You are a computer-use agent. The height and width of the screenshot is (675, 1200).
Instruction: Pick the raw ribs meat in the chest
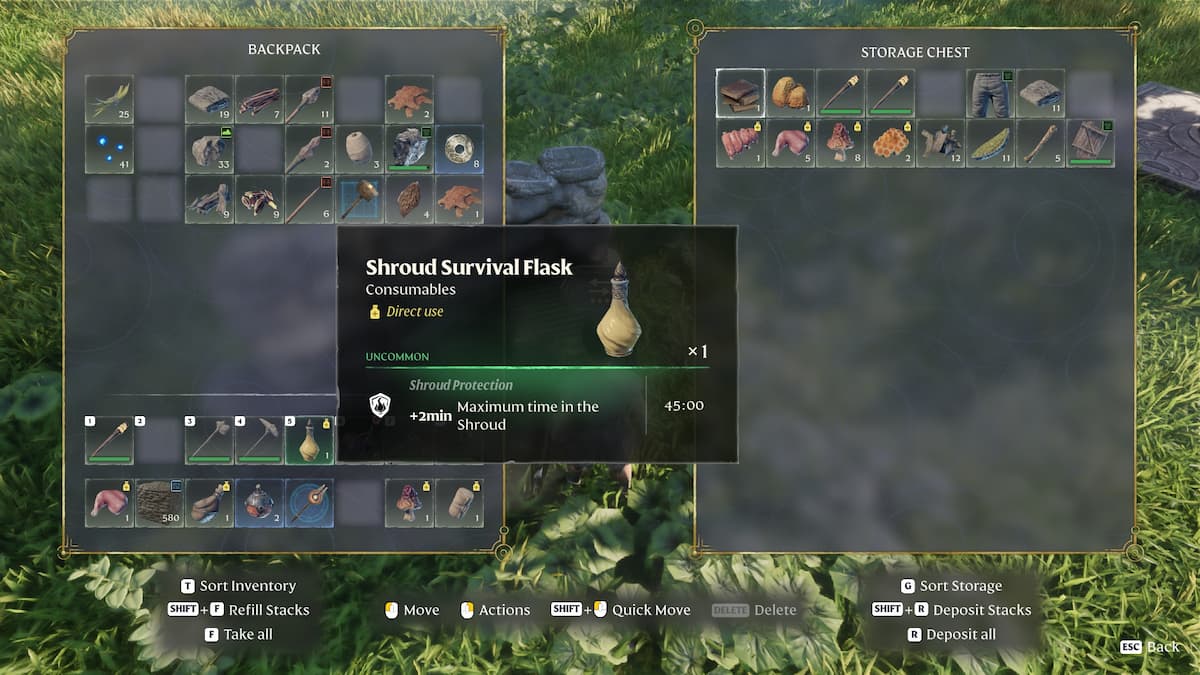click(741, 143)
